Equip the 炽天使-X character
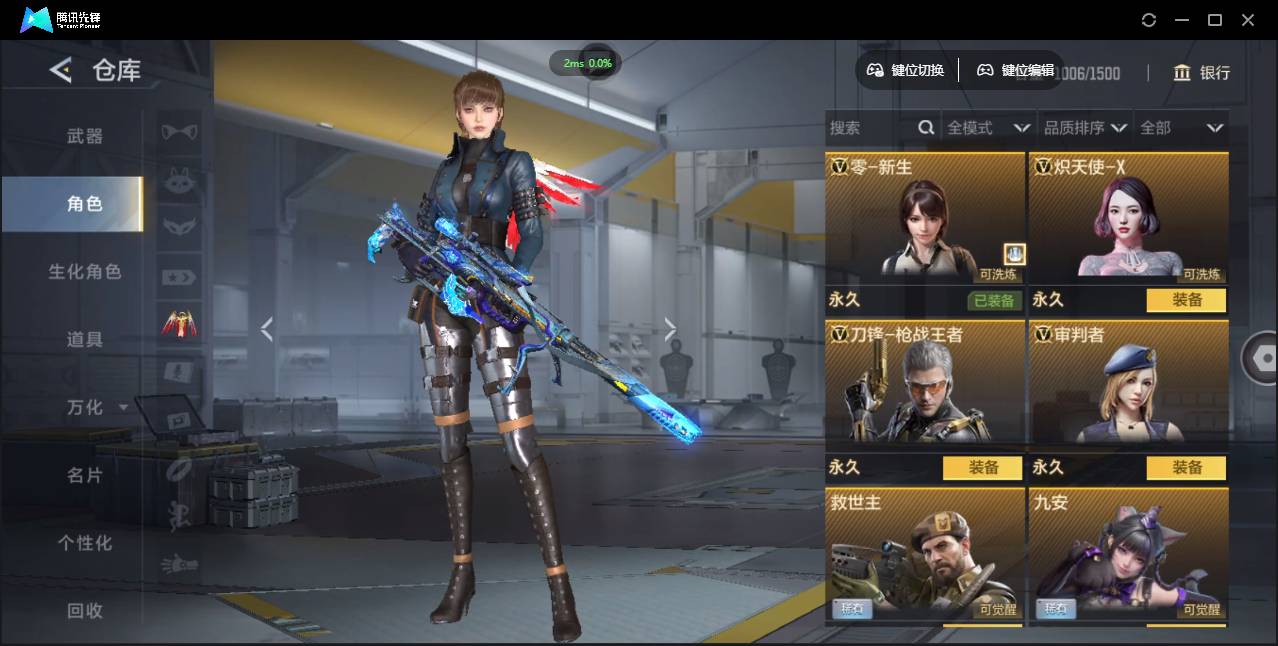This screenshot has width=1278, height=646. tap(1187, 300)
